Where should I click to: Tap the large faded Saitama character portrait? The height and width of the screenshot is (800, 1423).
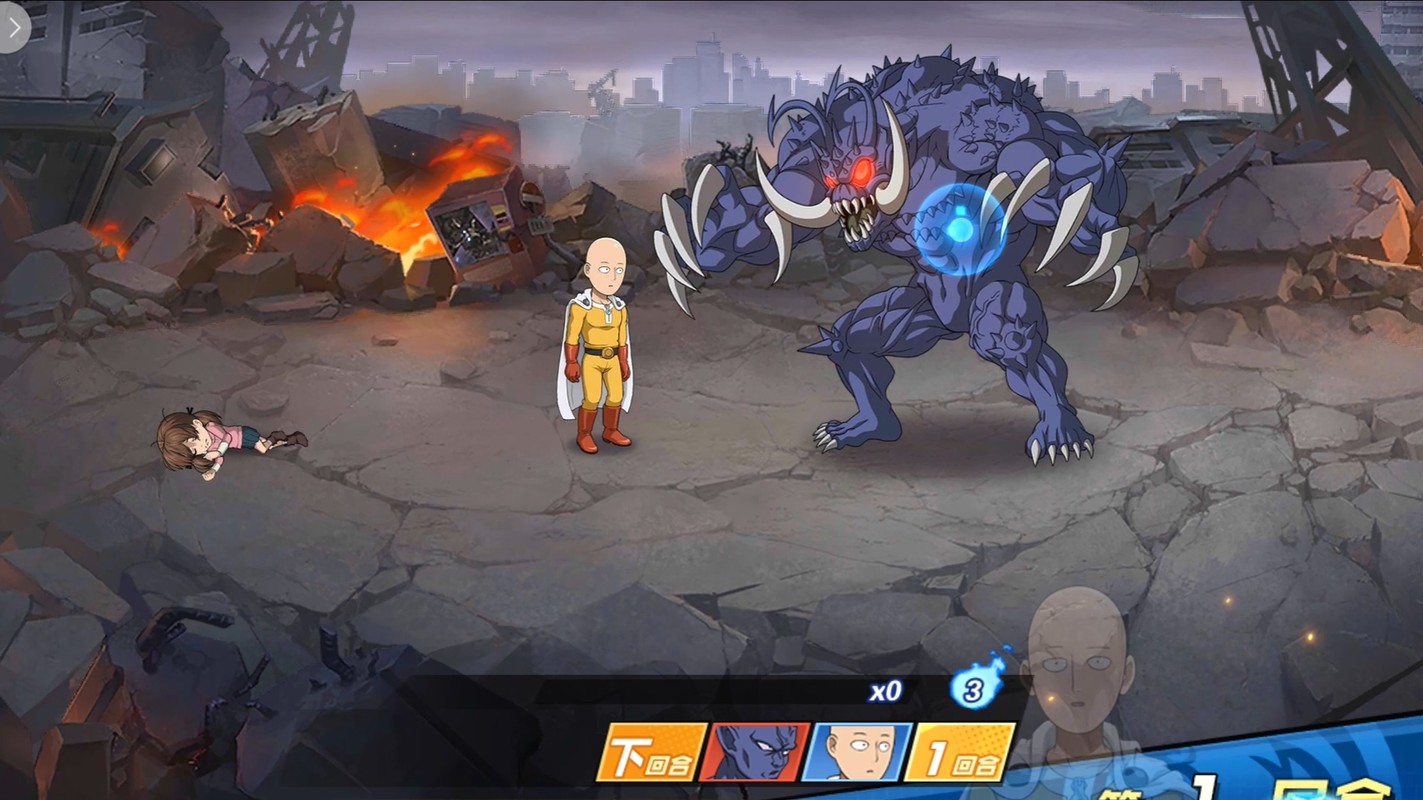(x=1078, y=670)
